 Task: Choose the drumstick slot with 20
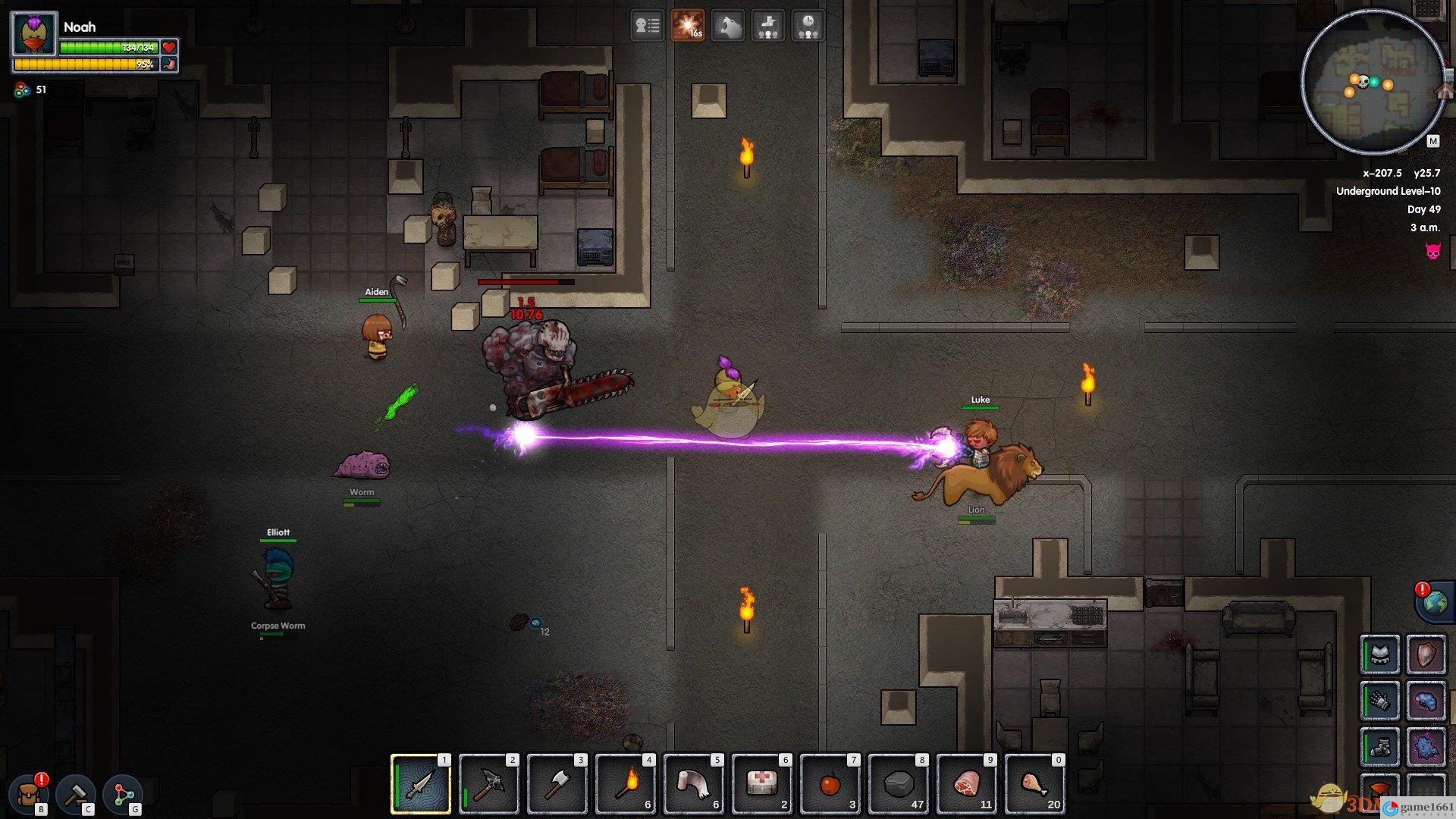click(x=1034, y=784)
